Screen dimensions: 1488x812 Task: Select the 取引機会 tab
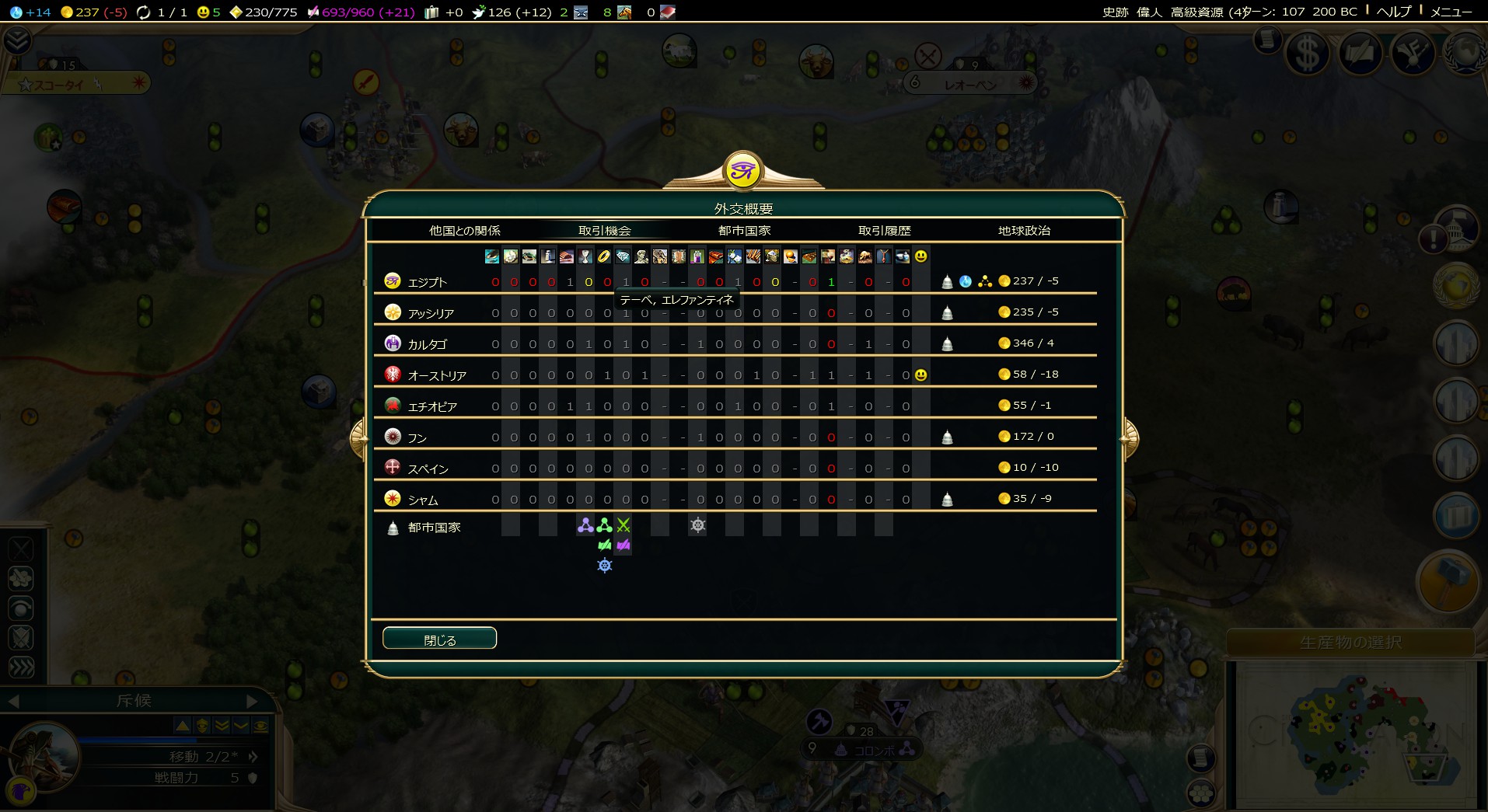604,231
